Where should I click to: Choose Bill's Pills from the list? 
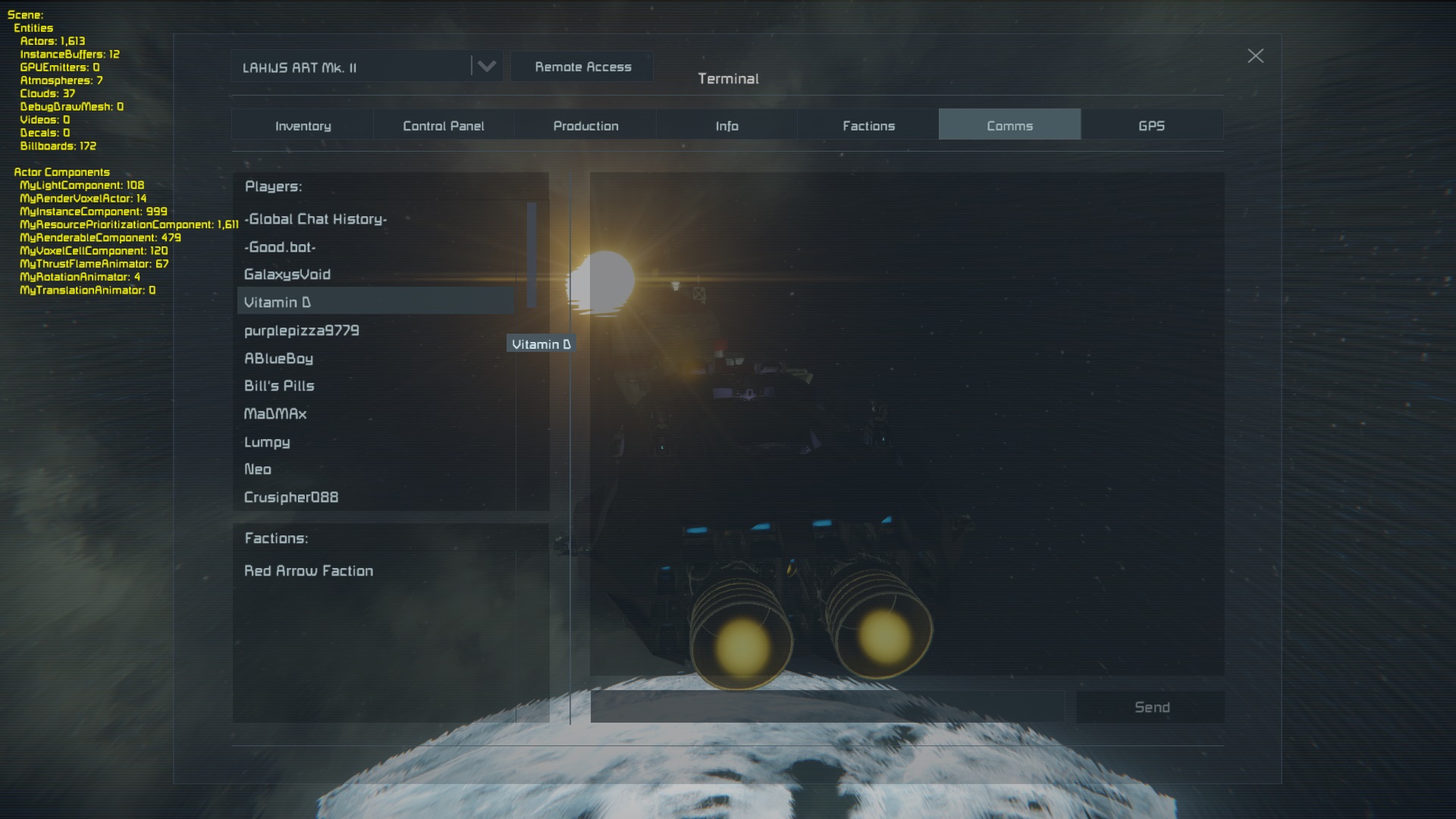[x=279, y=386]
